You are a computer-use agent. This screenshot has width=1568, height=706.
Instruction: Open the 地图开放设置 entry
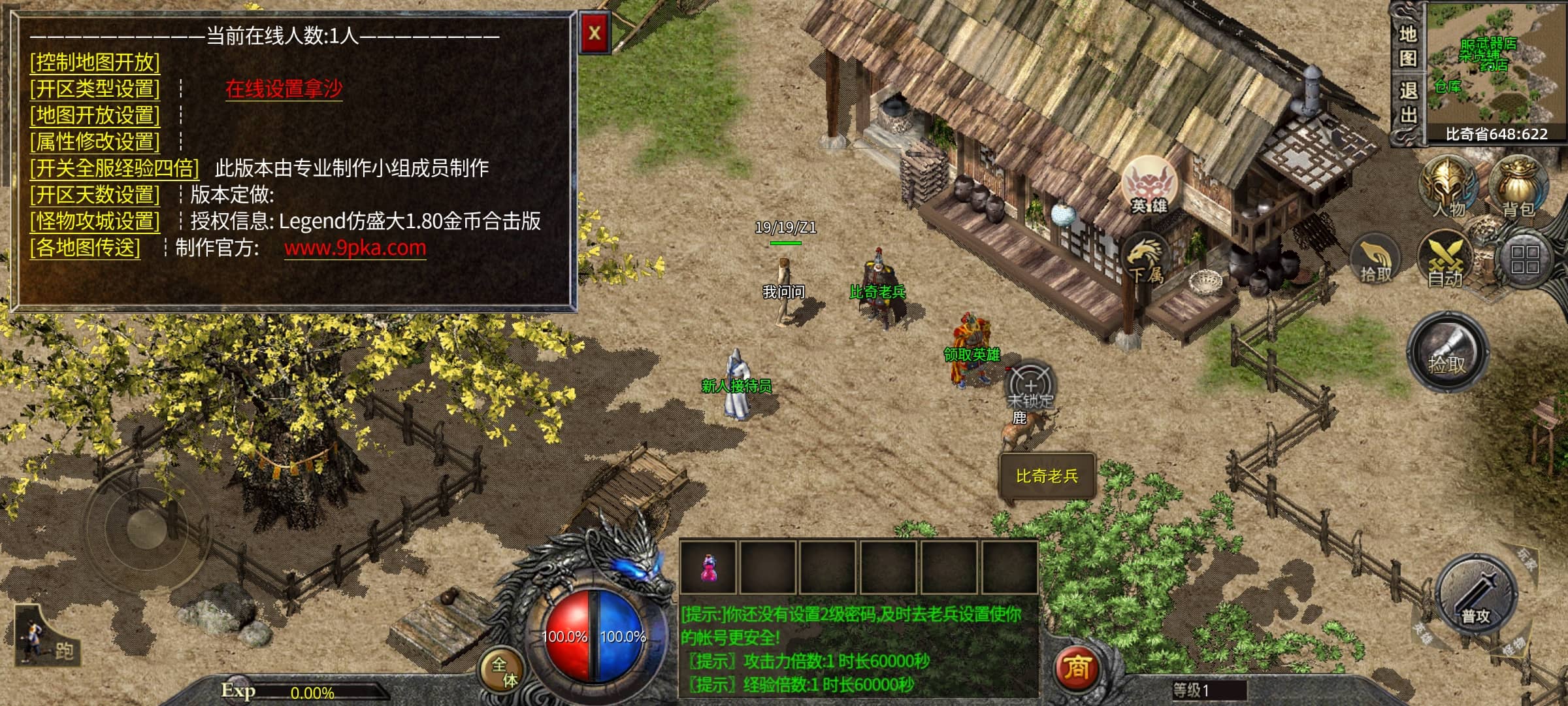(x=95, y=115)
